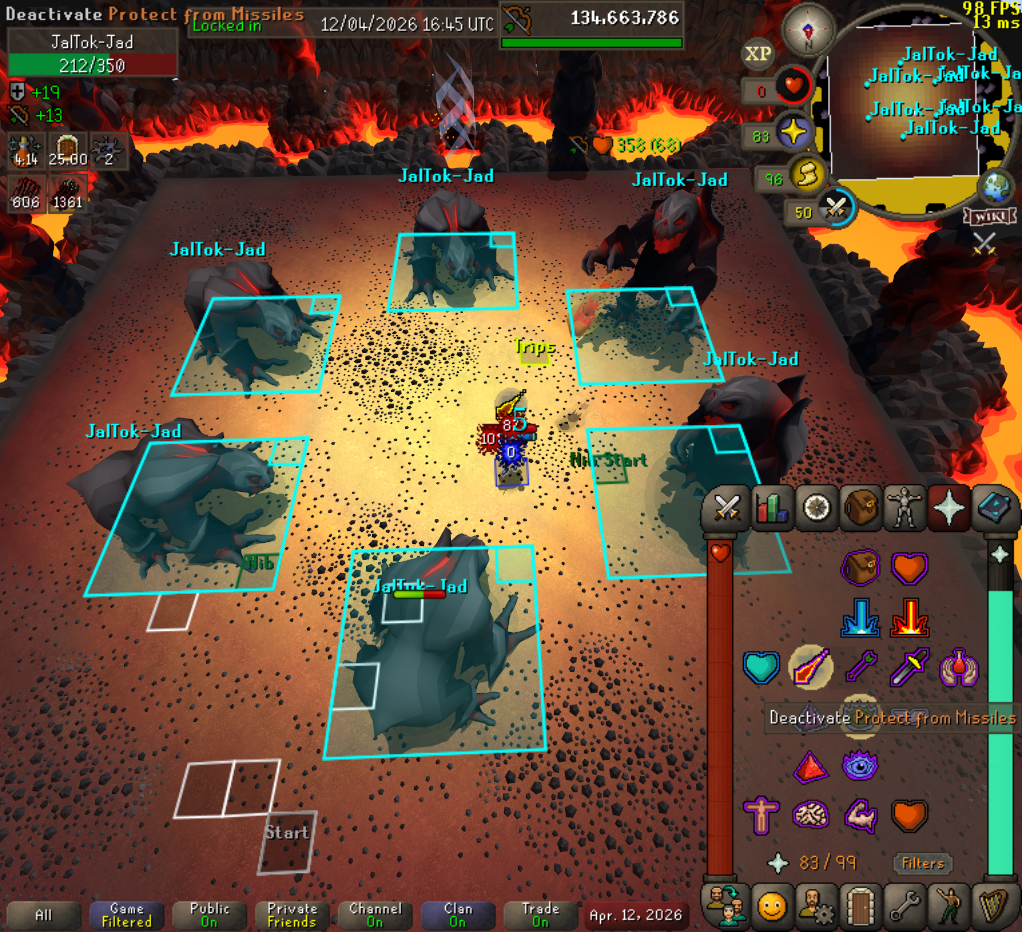1022x932 pixels.
Task: Open the Music Player harp tab
Action: [x=993, y=906]
